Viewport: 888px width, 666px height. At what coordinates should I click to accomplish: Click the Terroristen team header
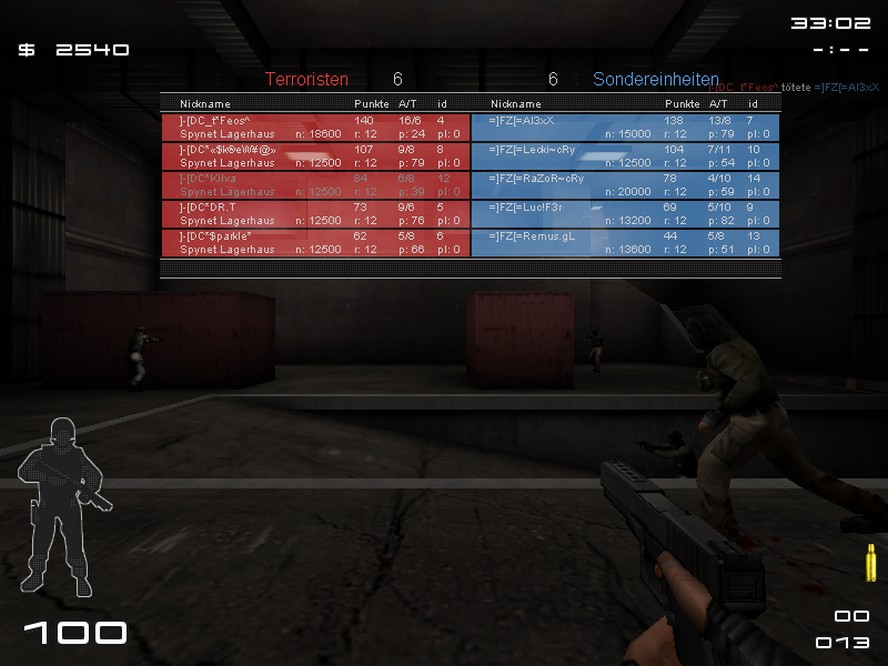(x=307, y=79)
